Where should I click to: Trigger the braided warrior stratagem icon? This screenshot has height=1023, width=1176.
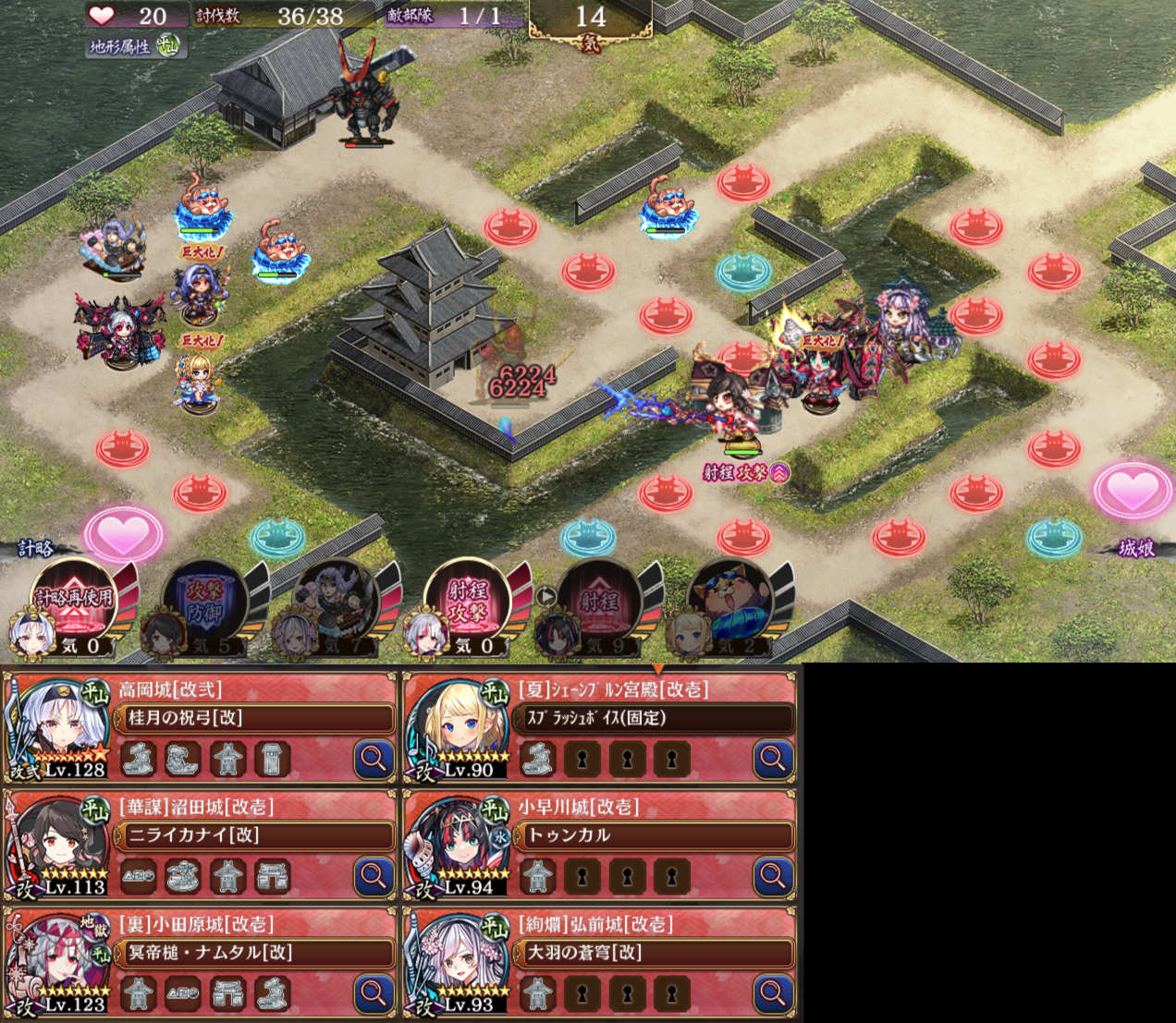[334, 599]
